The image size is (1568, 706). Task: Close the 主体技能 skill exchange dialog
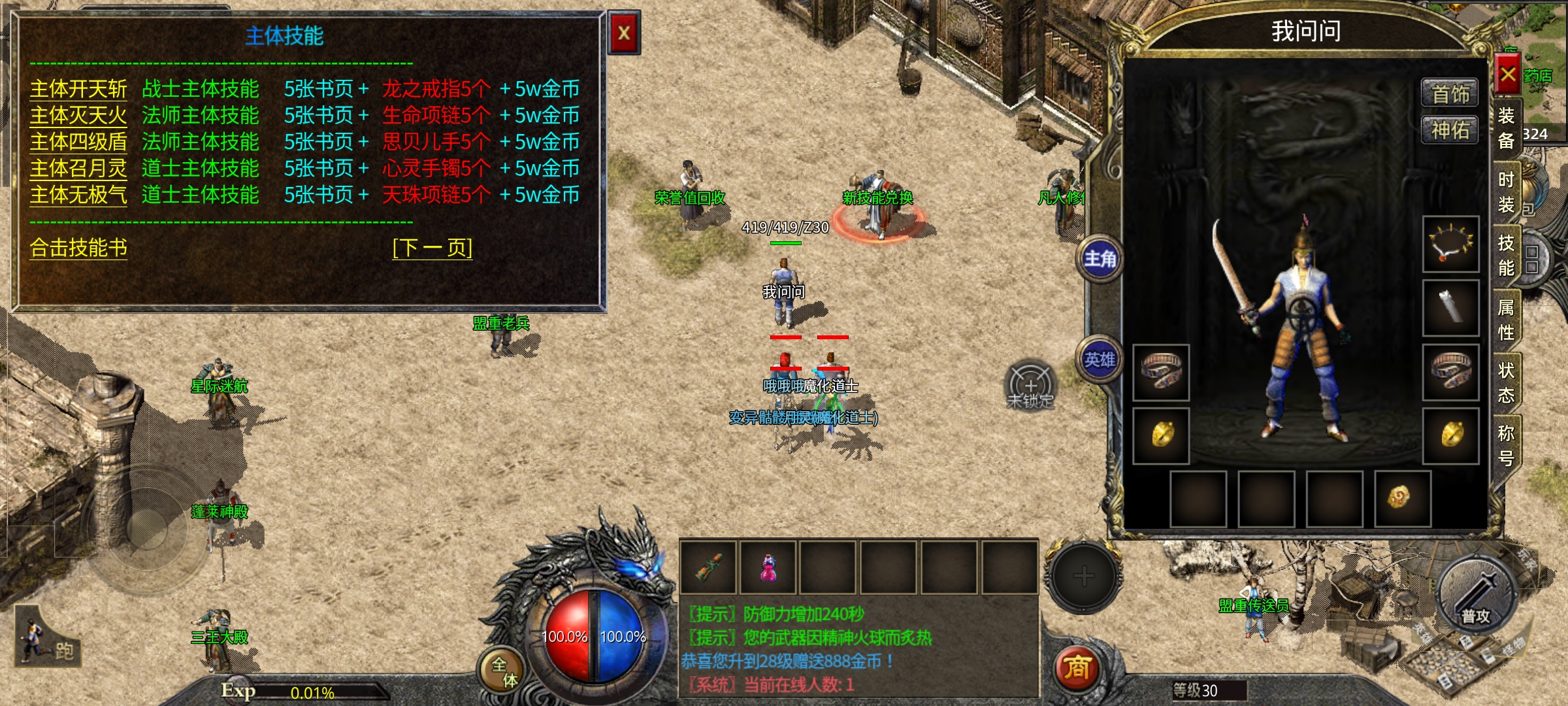coord(624,33)
